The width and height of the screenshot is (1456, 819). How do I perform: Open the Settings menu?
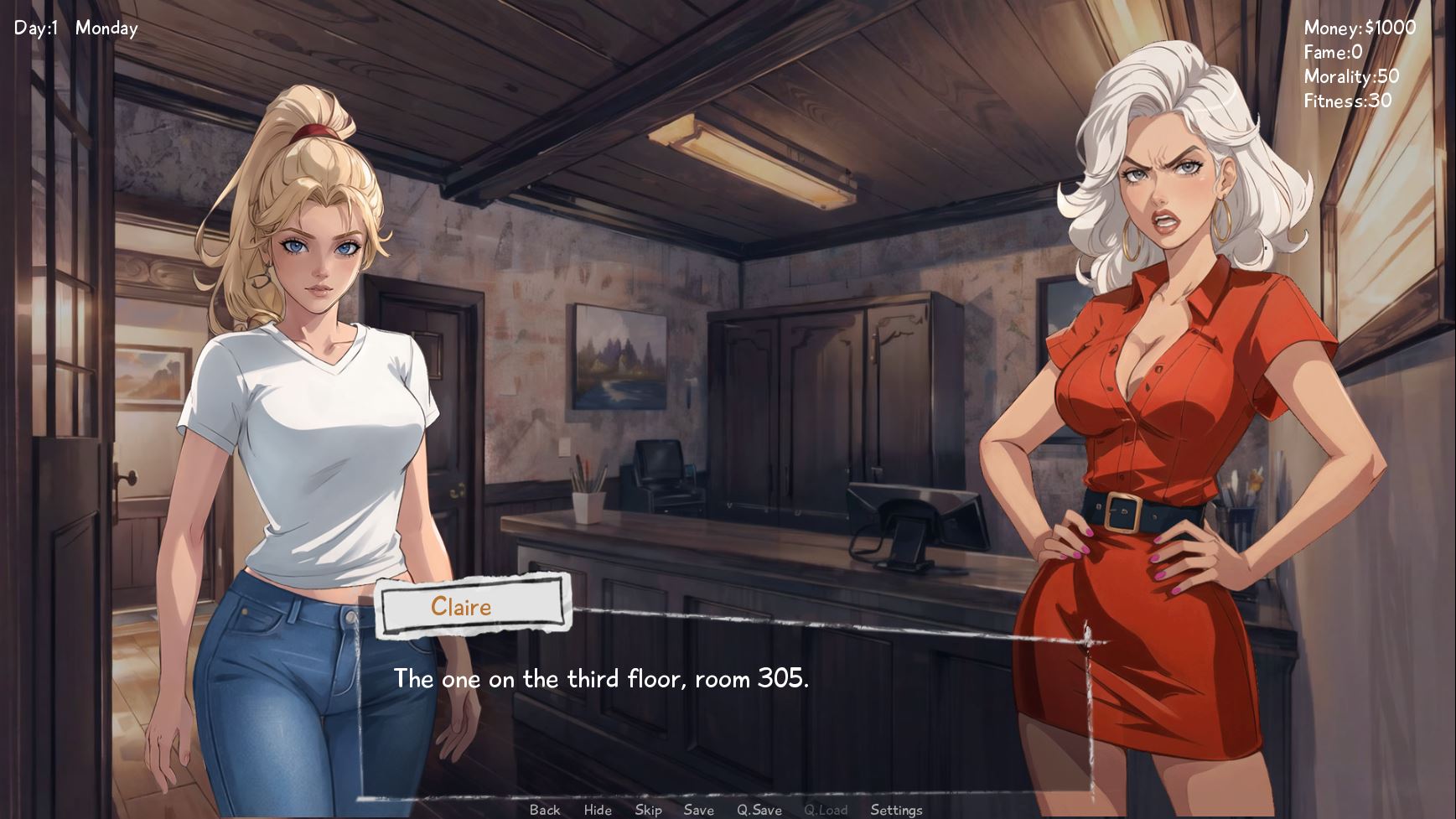click(896, 809)
